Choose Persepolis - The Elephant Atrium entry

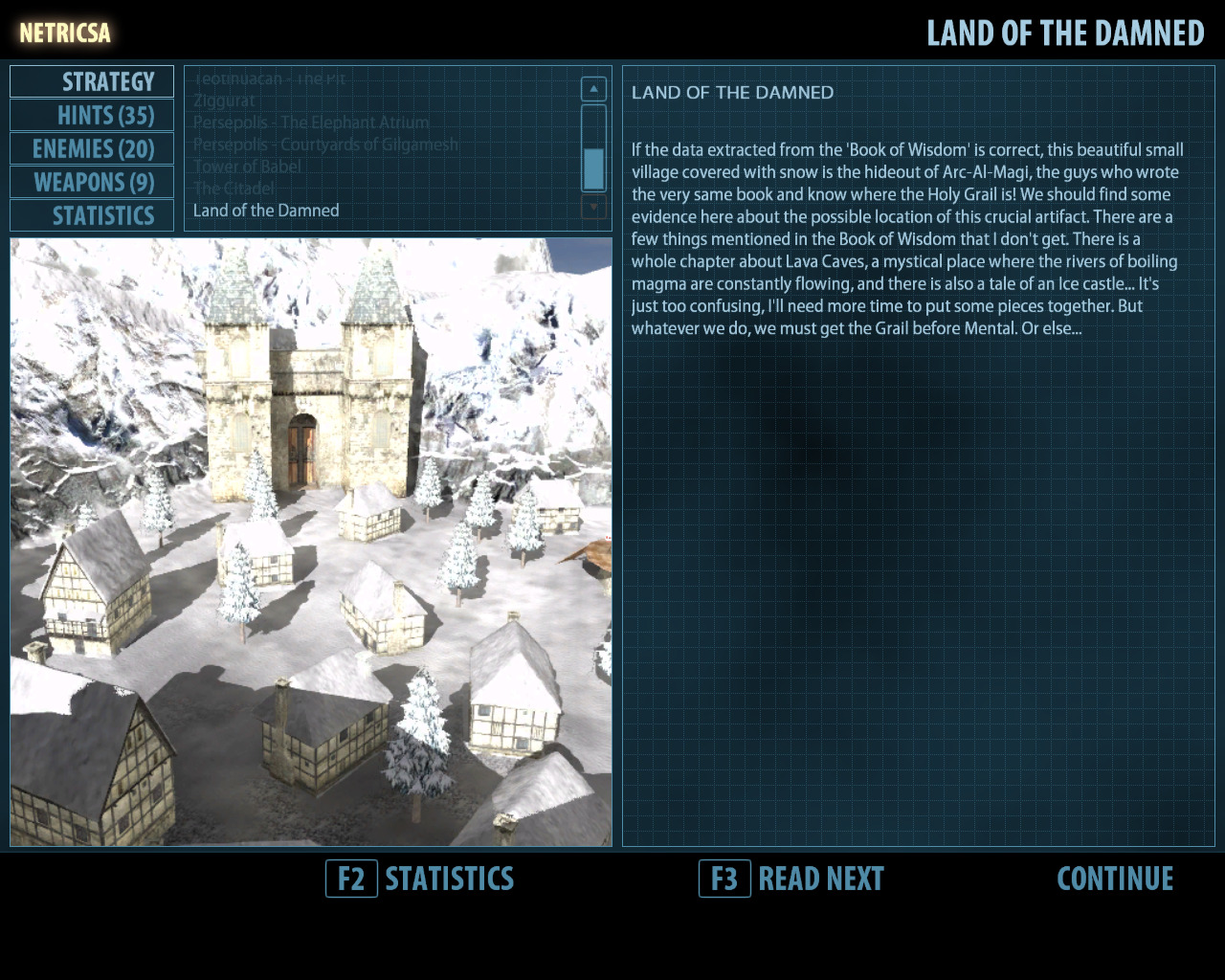point(311,122)
